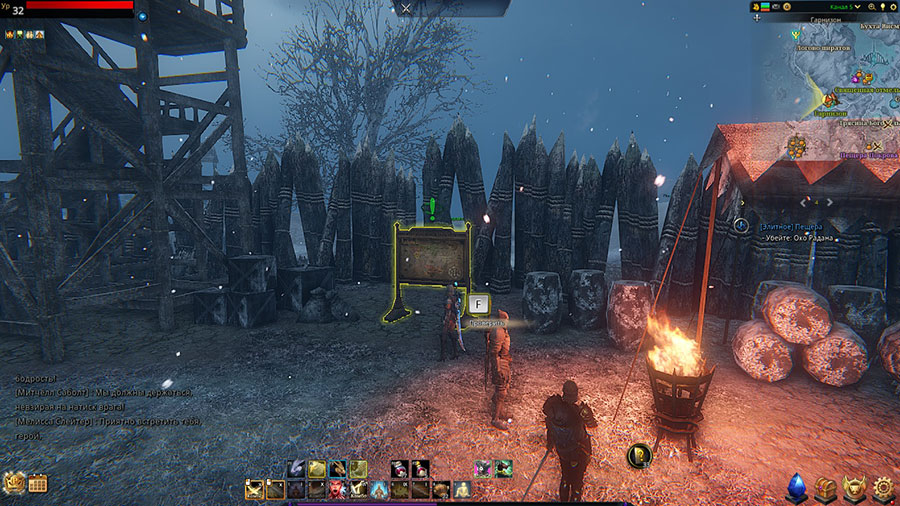Activate the white wolf head skill
This screenshot has height=506, width=900.
point(296,469)
